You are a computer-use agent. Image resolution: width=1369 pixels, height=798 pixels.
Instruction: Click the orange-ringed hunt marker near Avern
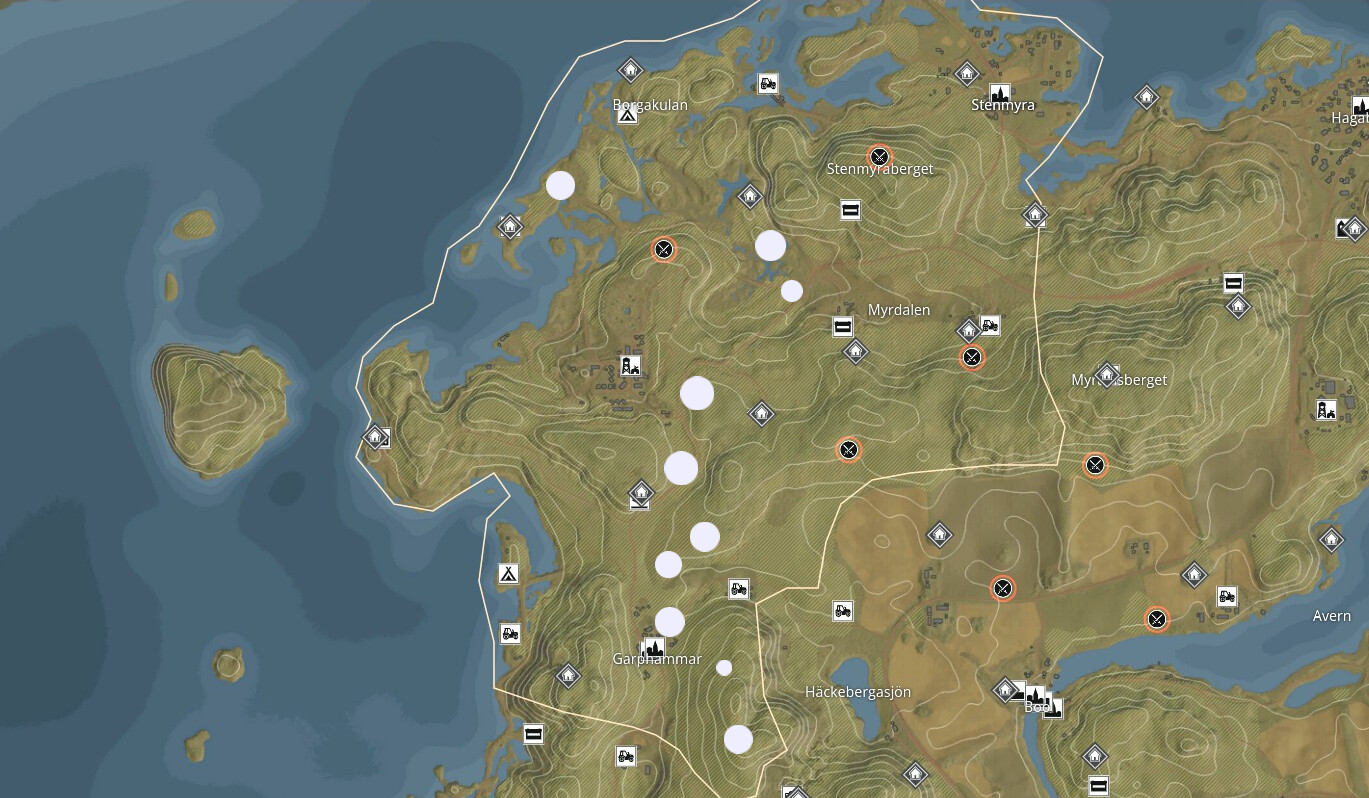[1157, 619]
